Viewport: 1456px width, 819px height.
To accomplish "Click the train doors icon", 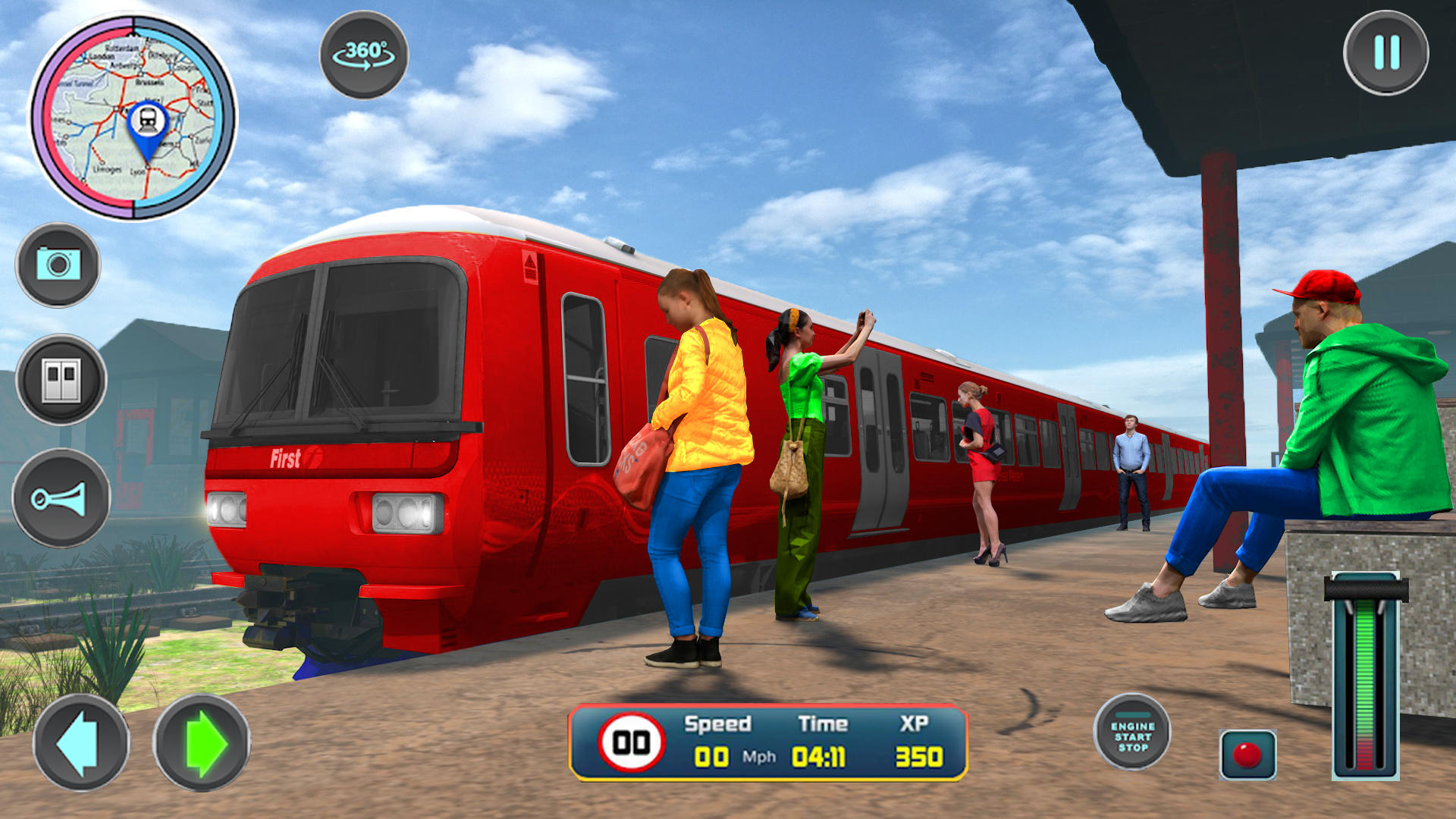I will point(62,379).
